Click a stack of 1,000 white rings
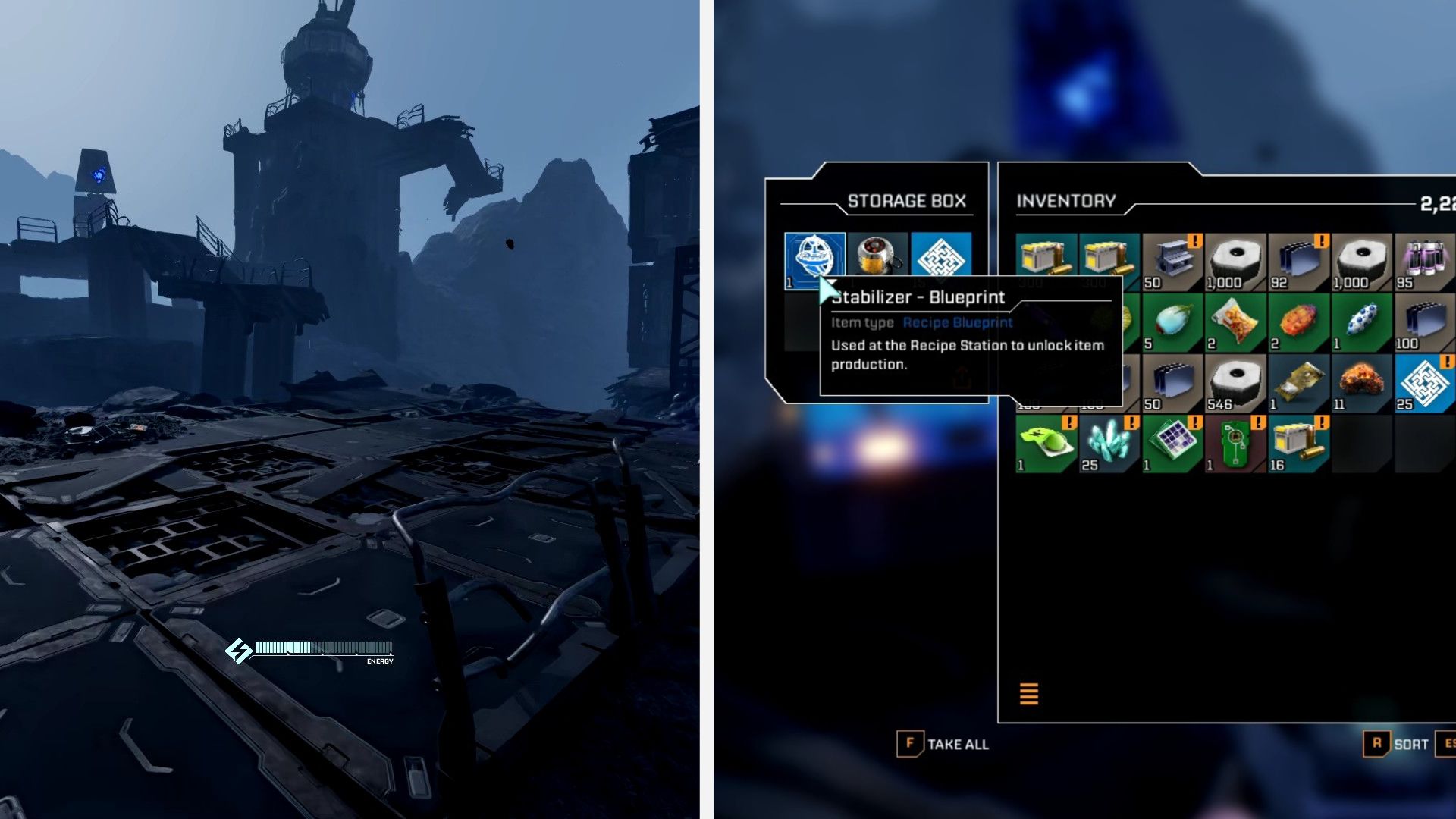Image resolution: width=1456 pixels, height=819 pixels. (1235, 258)
